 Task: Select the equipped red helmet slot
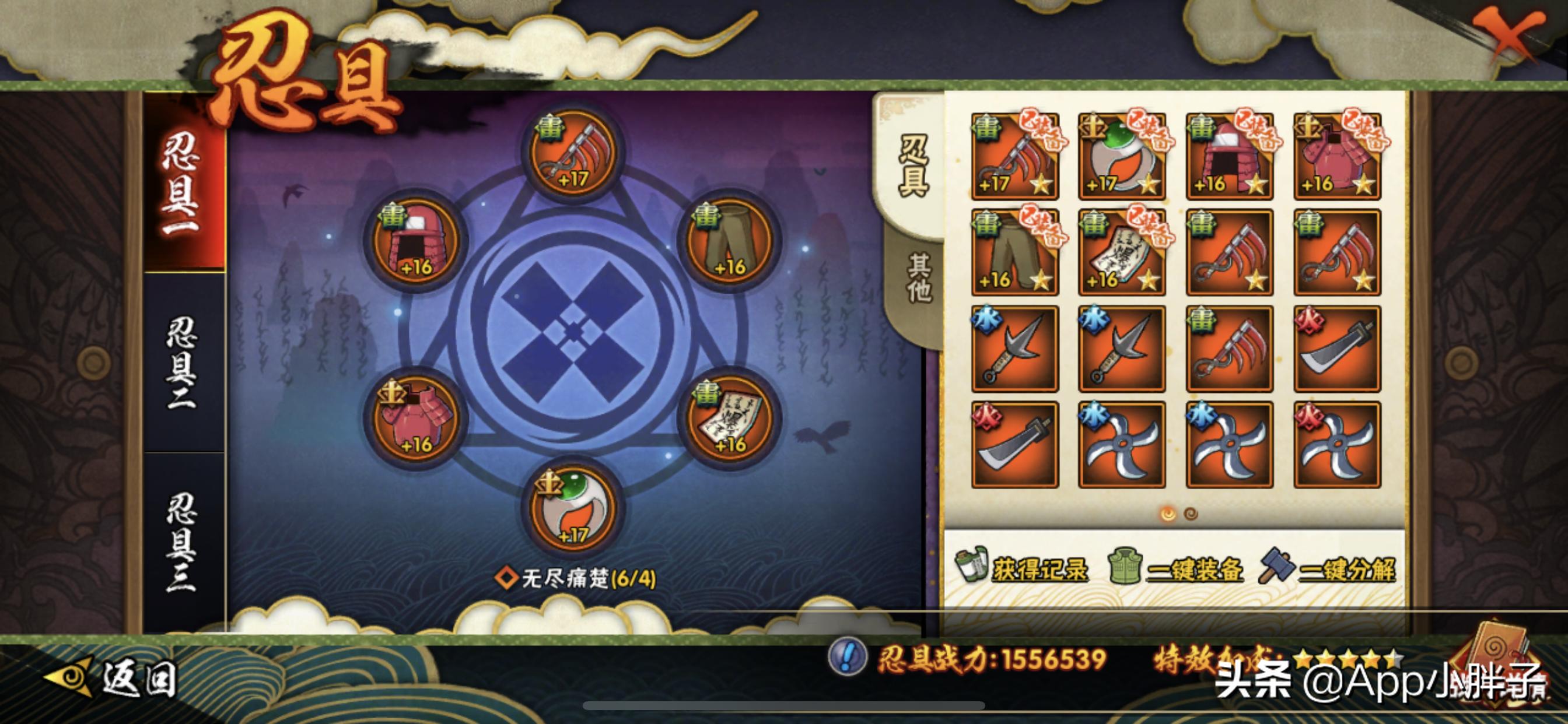coord(415,241)
